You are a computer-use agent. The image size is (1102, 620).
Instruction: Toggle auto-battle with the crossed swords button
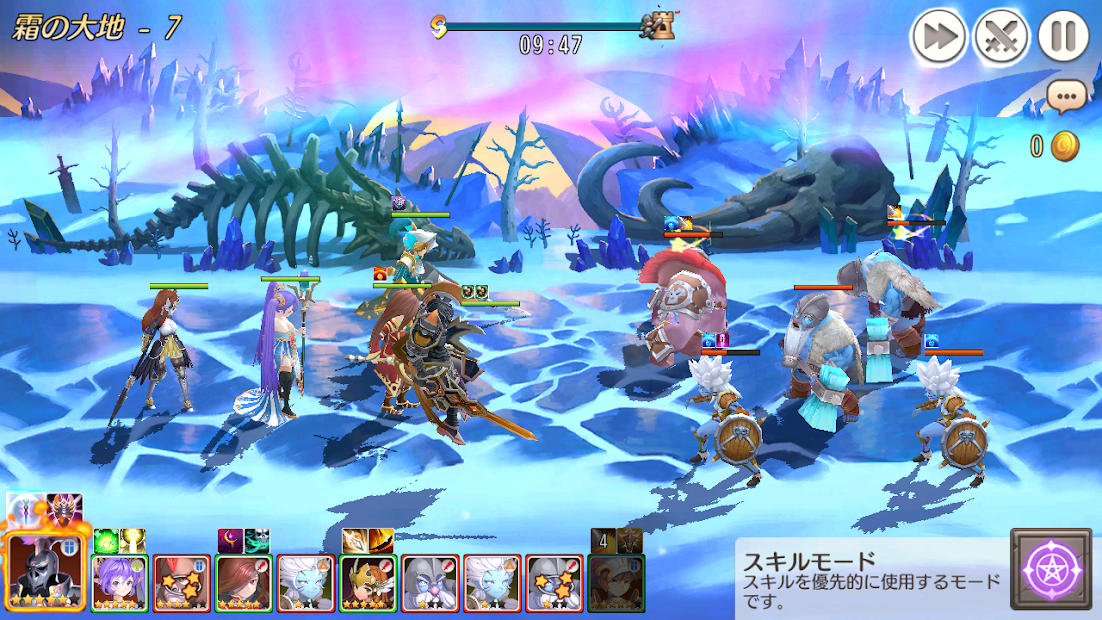(1001, 38)
